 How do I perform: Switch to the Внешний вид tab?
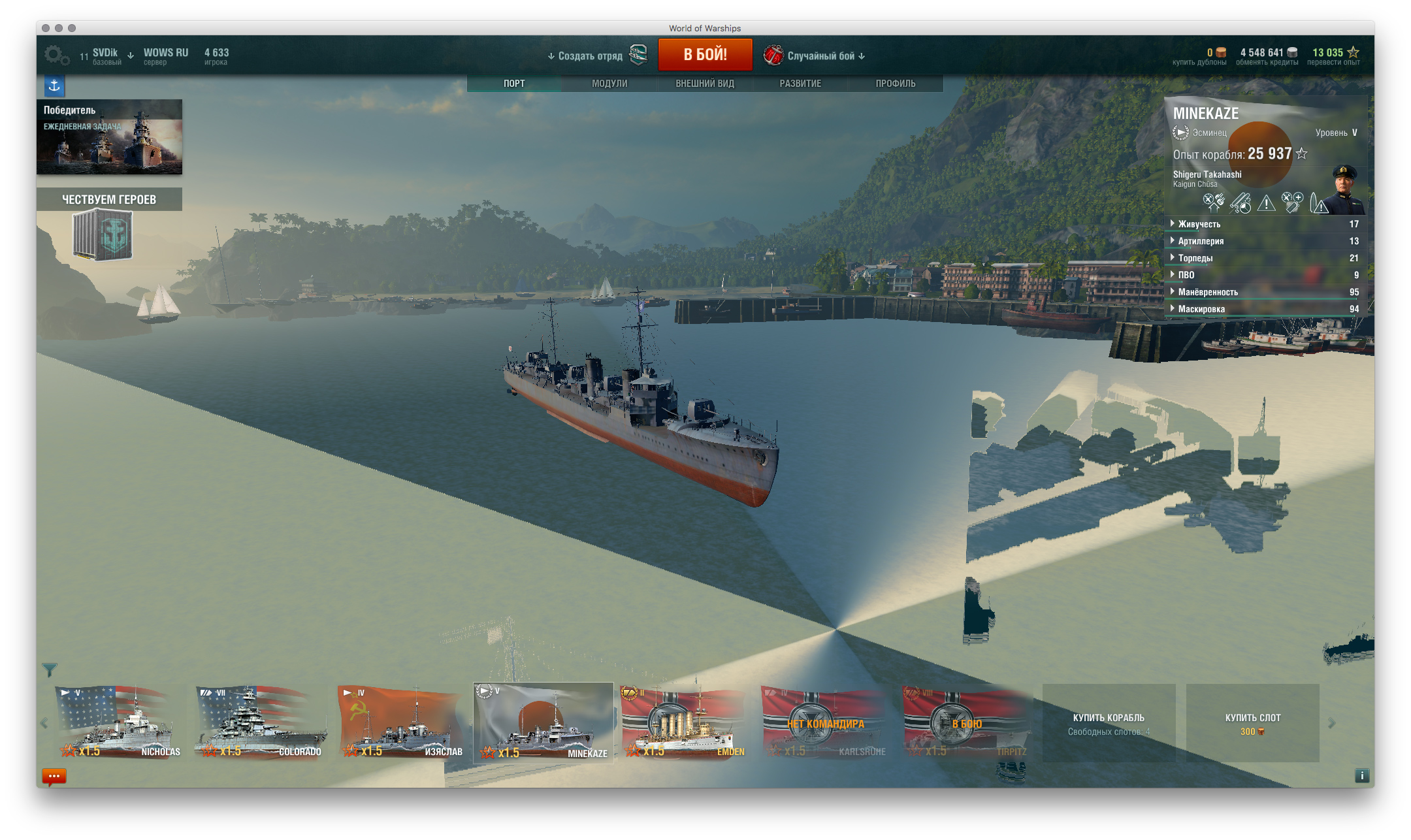click(704, 84)
